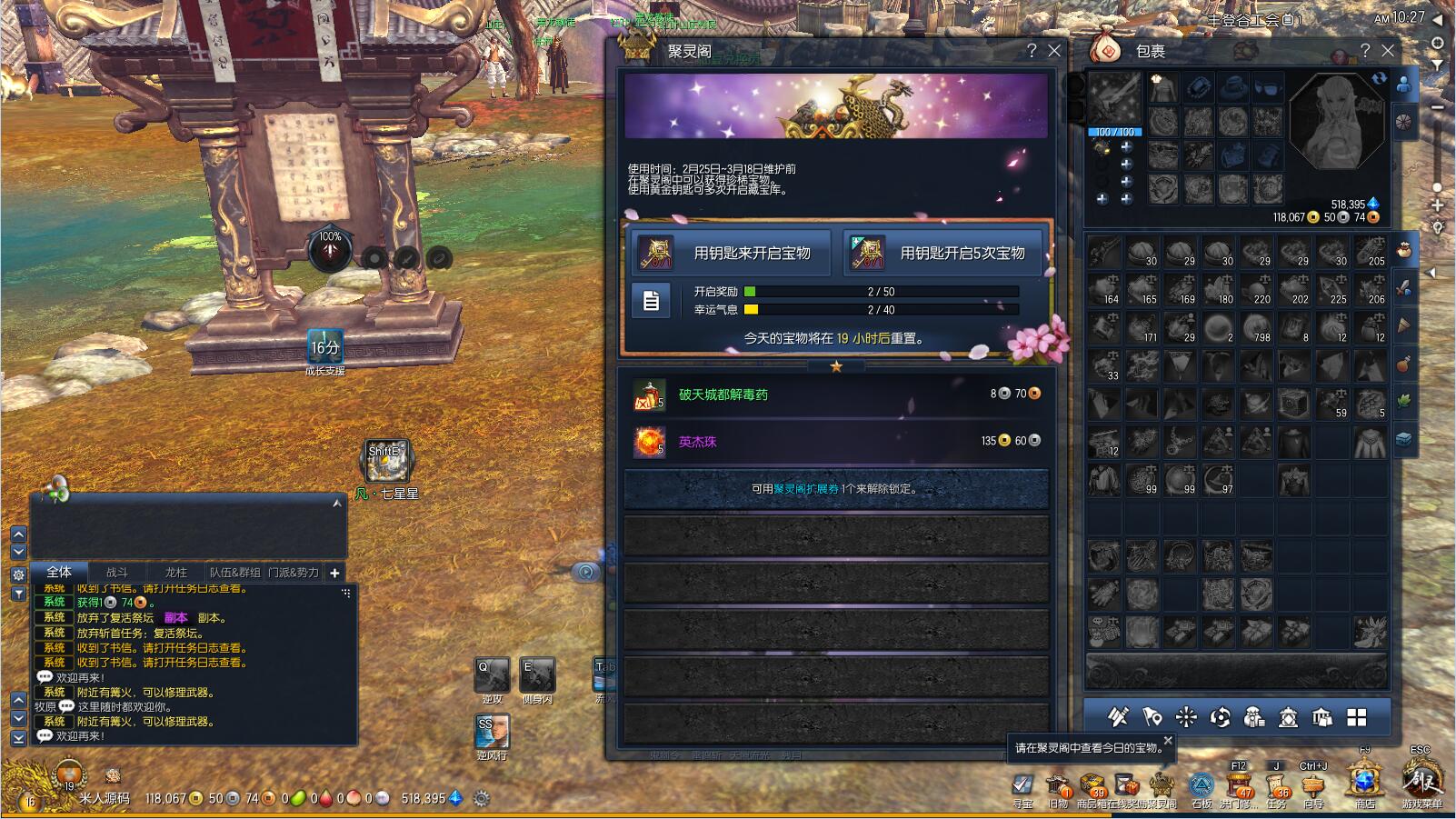This screenshot has width=1456, height=819.
Task: Switch to the 龙柱 chat tab
Action: [x=176, y=573]
